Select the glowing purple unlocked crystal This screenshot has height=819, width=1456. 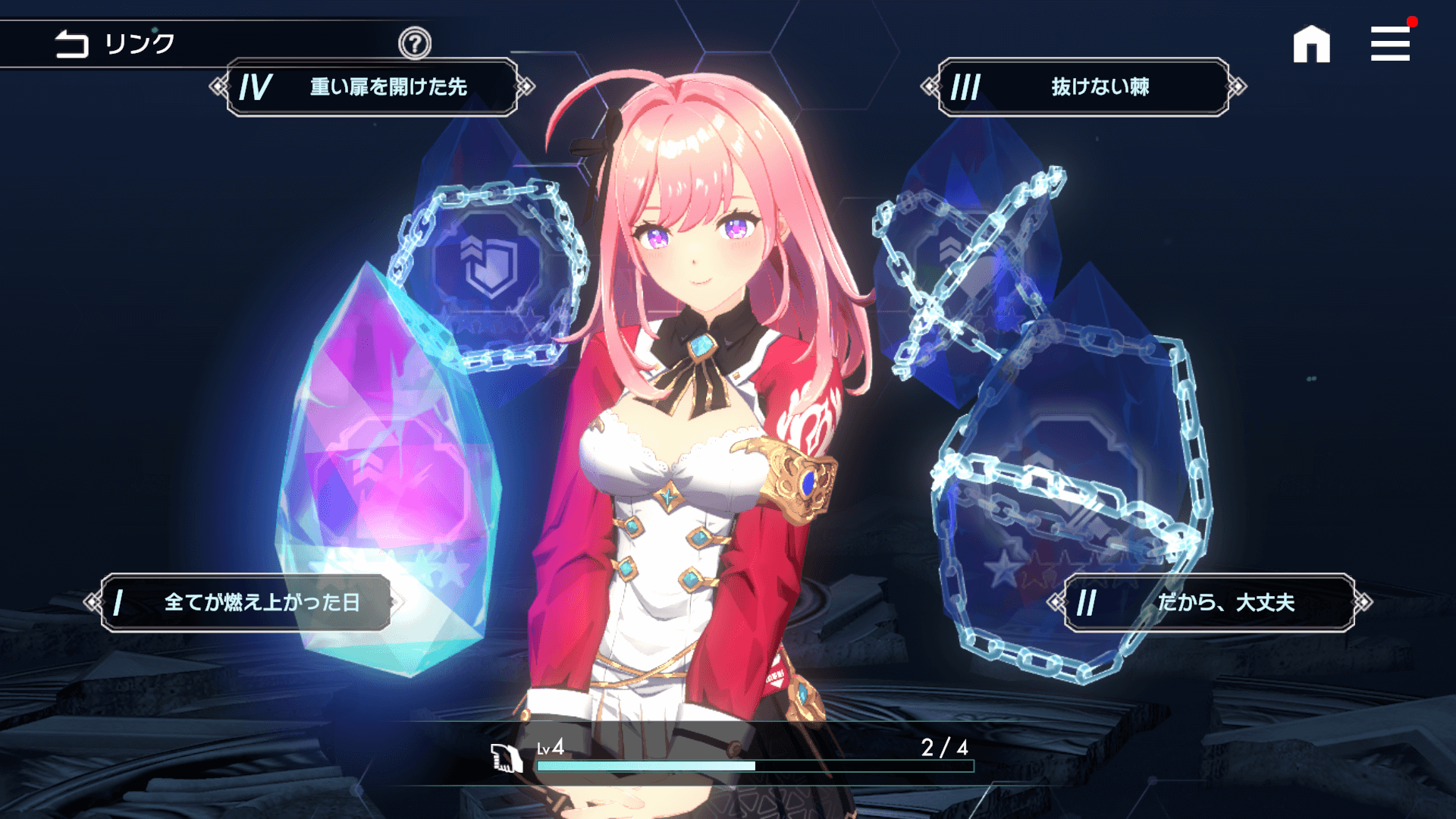coord(387,463)
